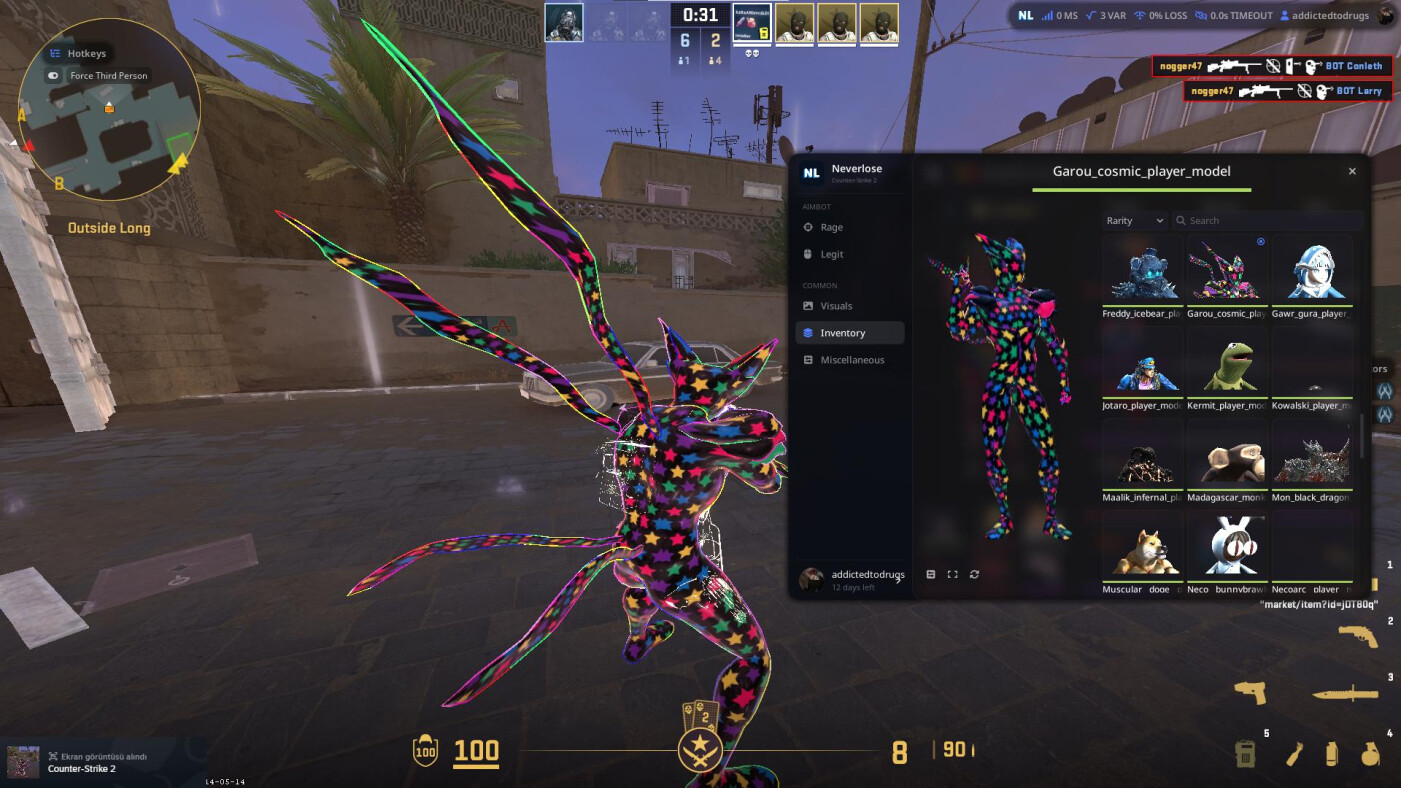Choose the Gawr Gura player model
The width and height of the screenshot is (1401, 788).
tap(1312, 275)
